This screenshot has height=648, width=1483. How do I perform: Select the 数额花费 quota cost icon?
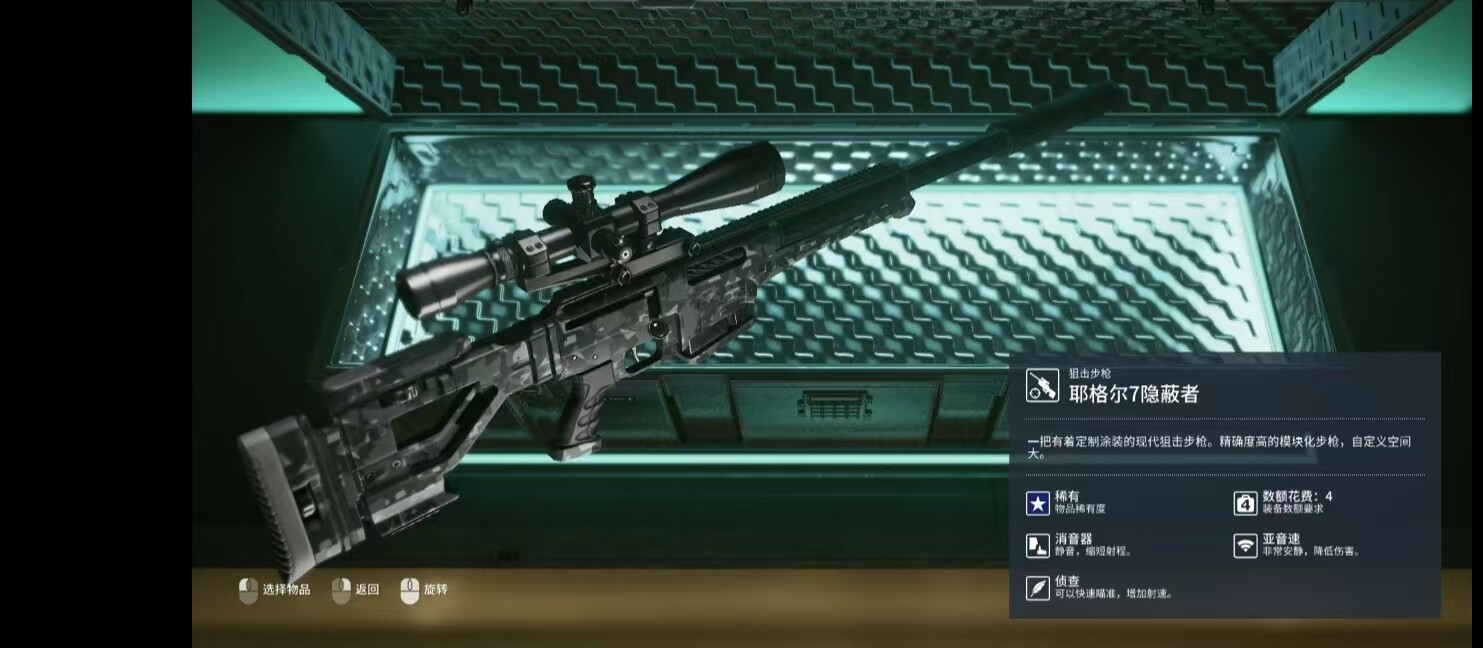1245,503
